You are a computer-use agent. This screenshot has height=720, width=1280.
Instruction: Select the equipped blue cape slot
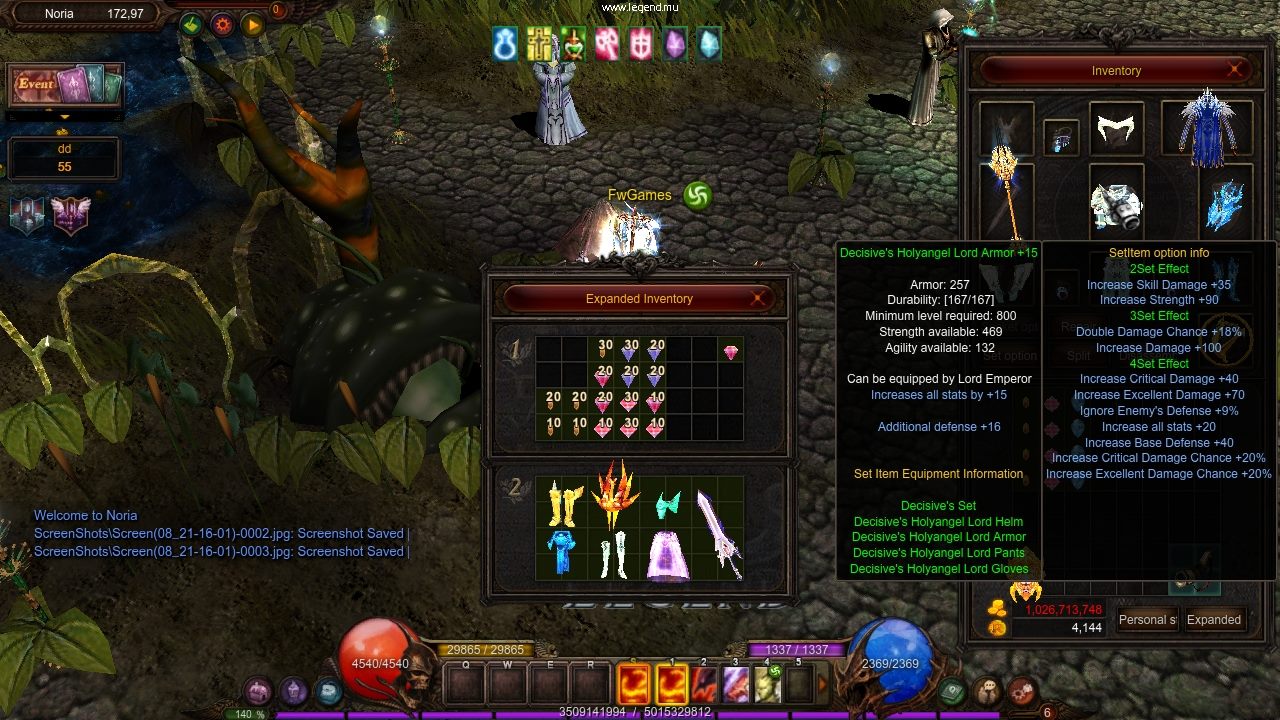point(1207,129)
